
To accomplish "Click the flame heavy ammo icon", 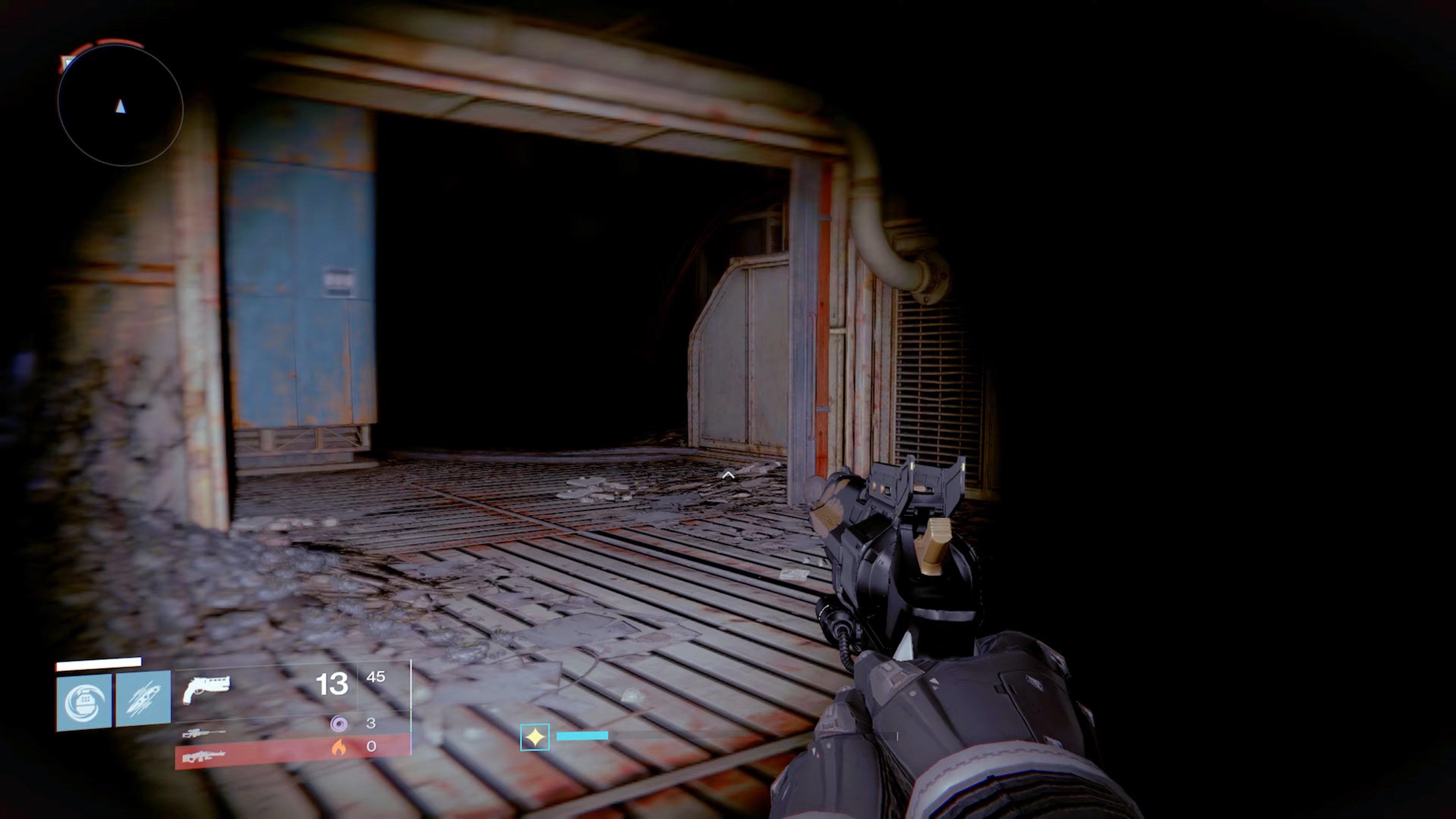I will click(339, 747).
